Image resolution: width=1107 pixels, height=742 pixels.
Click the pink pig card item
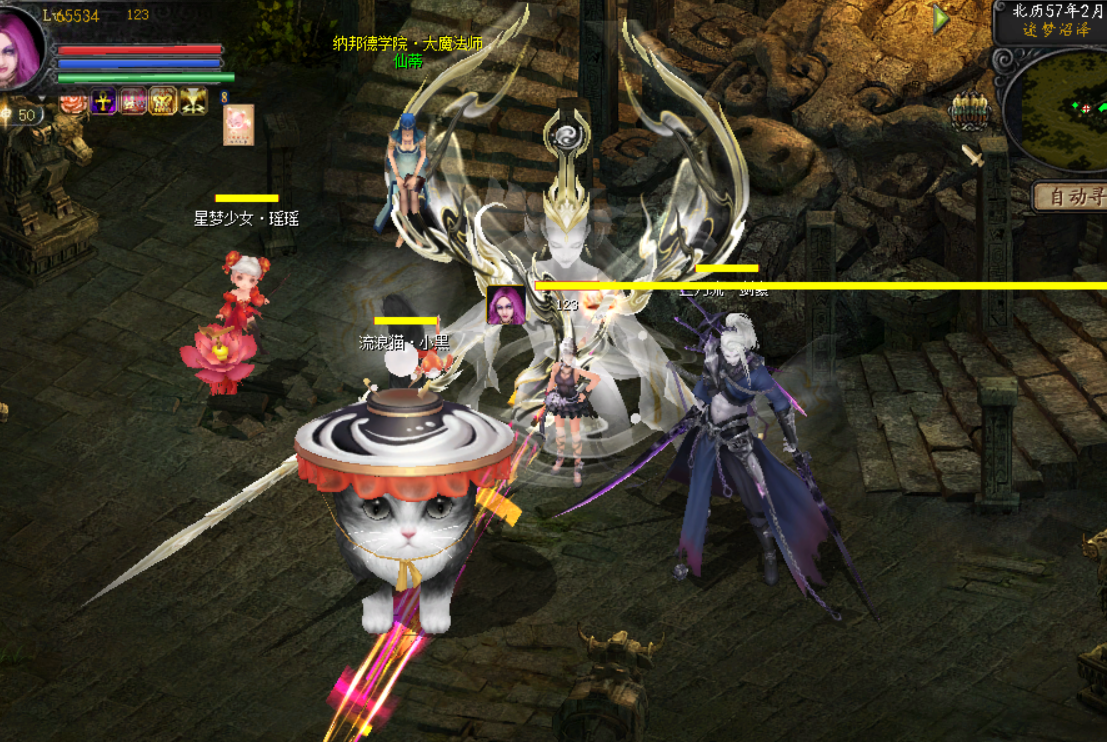[238, 125]
